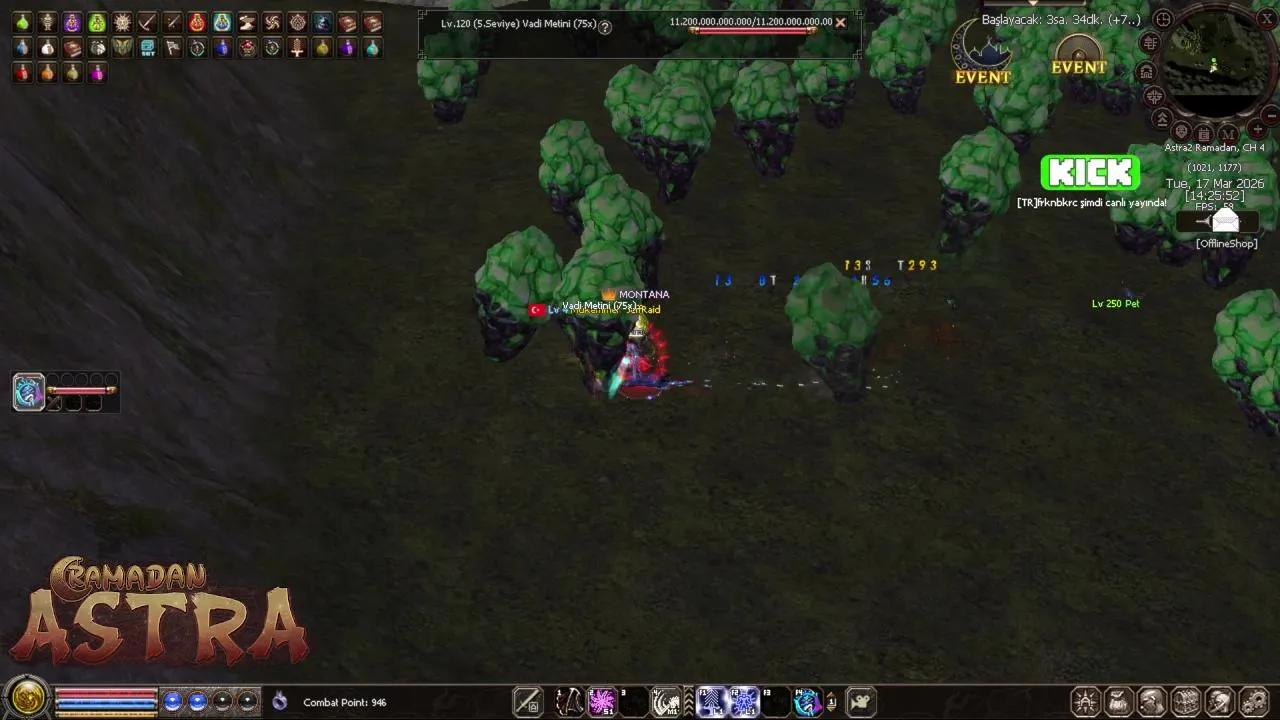
Task: Toggle the lock on the weapon hotbar slot
Action: coord(533,708)
